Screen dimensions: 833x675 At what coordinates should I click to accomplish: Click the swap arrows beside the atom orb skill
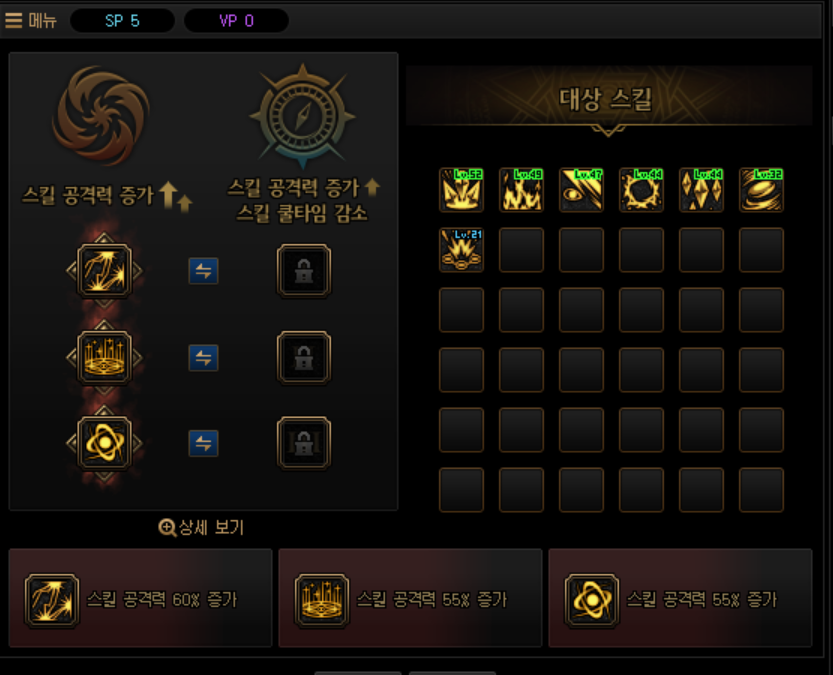(x=203, y=442)
